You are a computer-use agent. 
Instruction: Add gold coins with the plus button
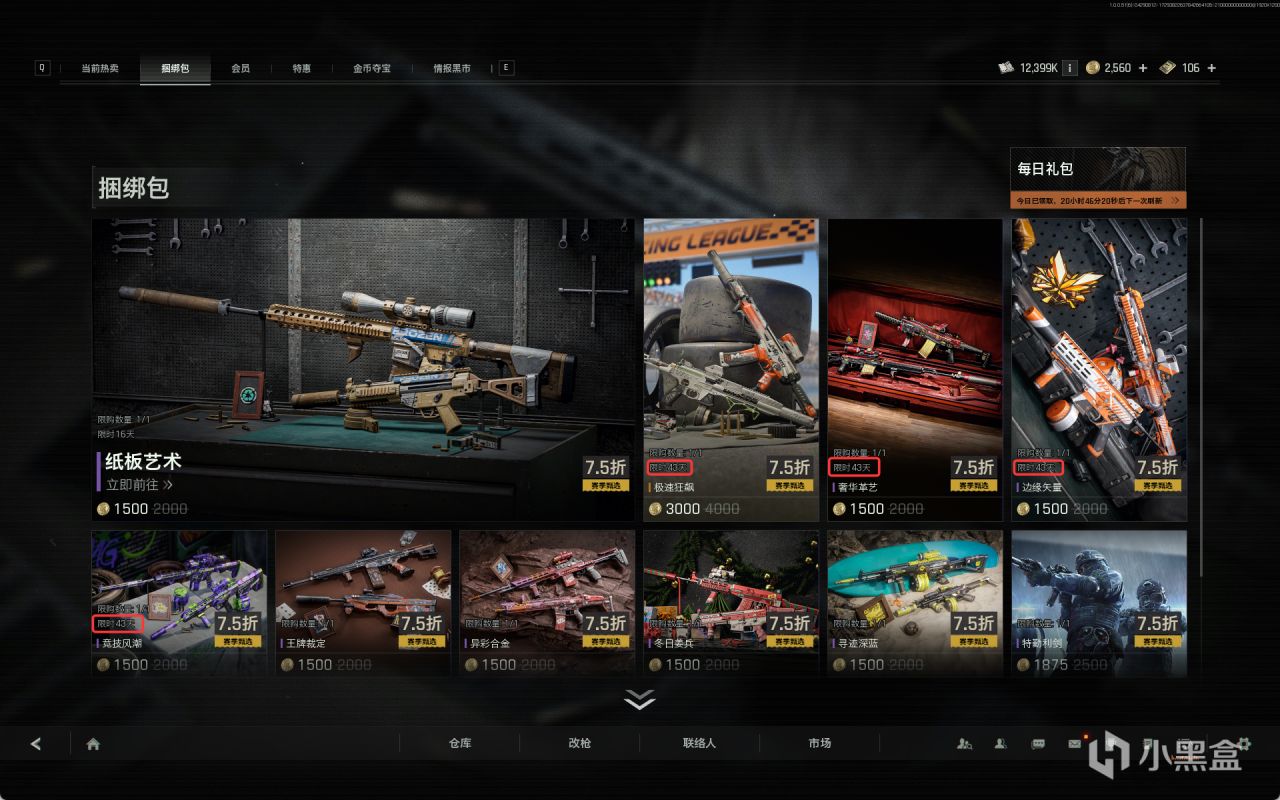coord(1143,68)
